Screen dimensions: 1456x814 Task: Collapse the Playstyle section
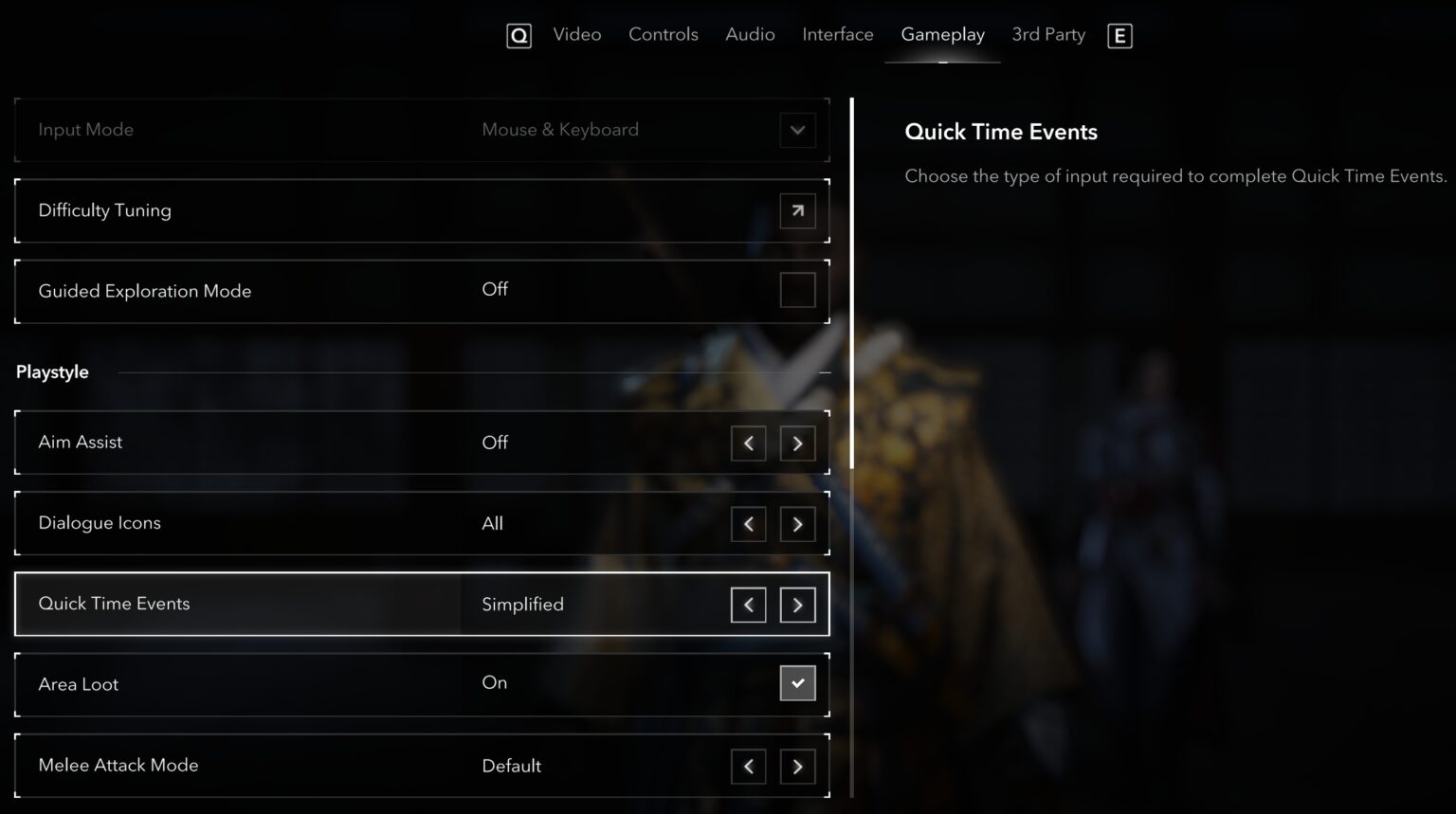(x=824, y=371)
